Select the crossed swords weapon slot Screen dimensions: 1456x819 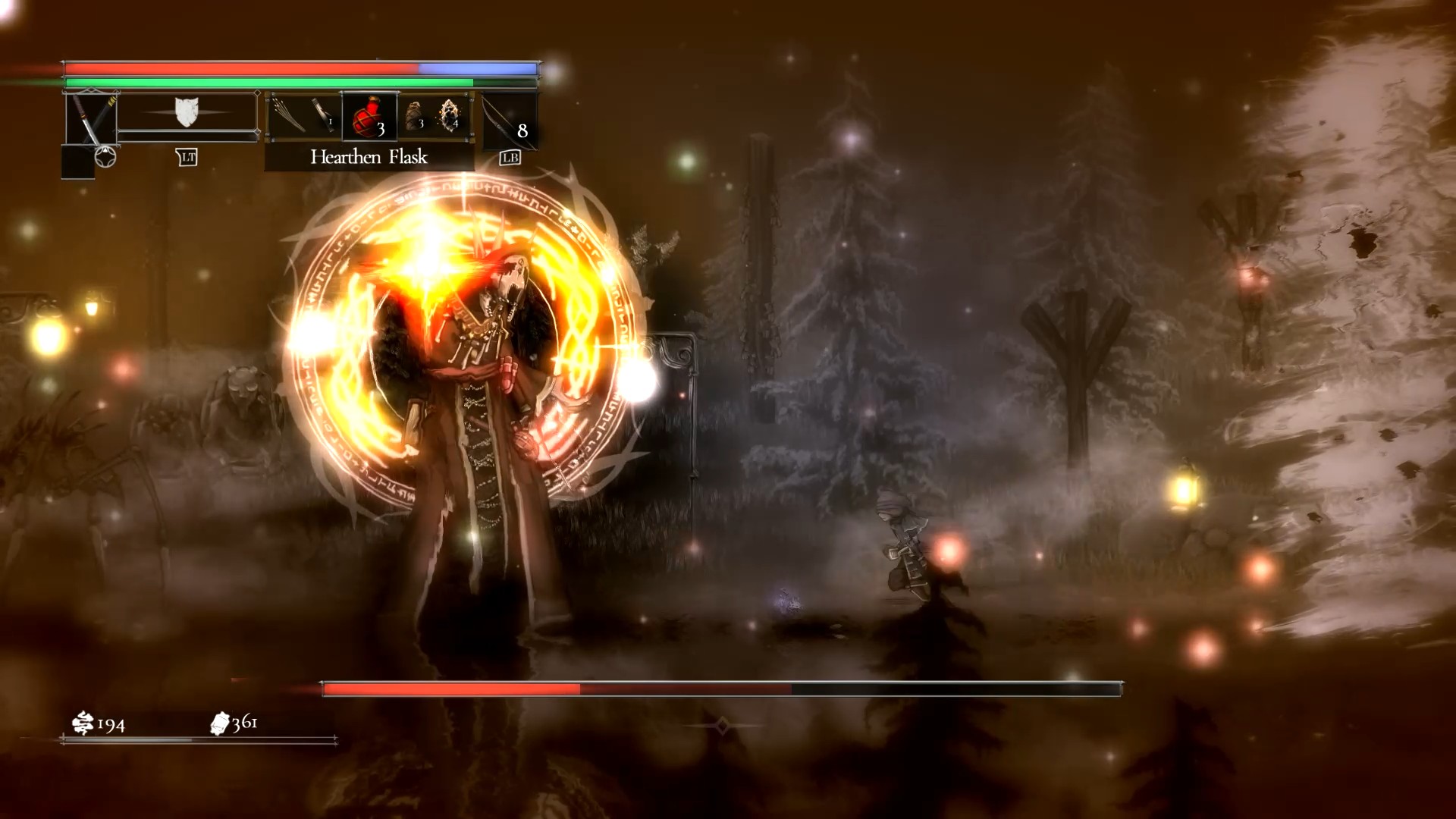coord(91,118)
